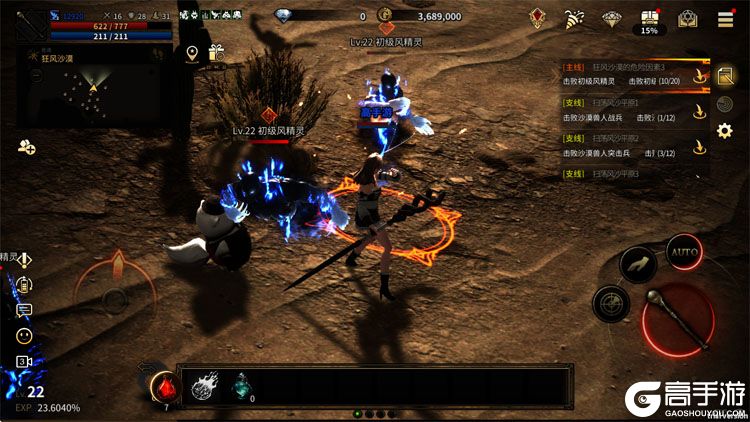The width and height of the screenshot is (750, 422).
Task: Open the hexagram spellbook icon
Action: click(687, 19)
